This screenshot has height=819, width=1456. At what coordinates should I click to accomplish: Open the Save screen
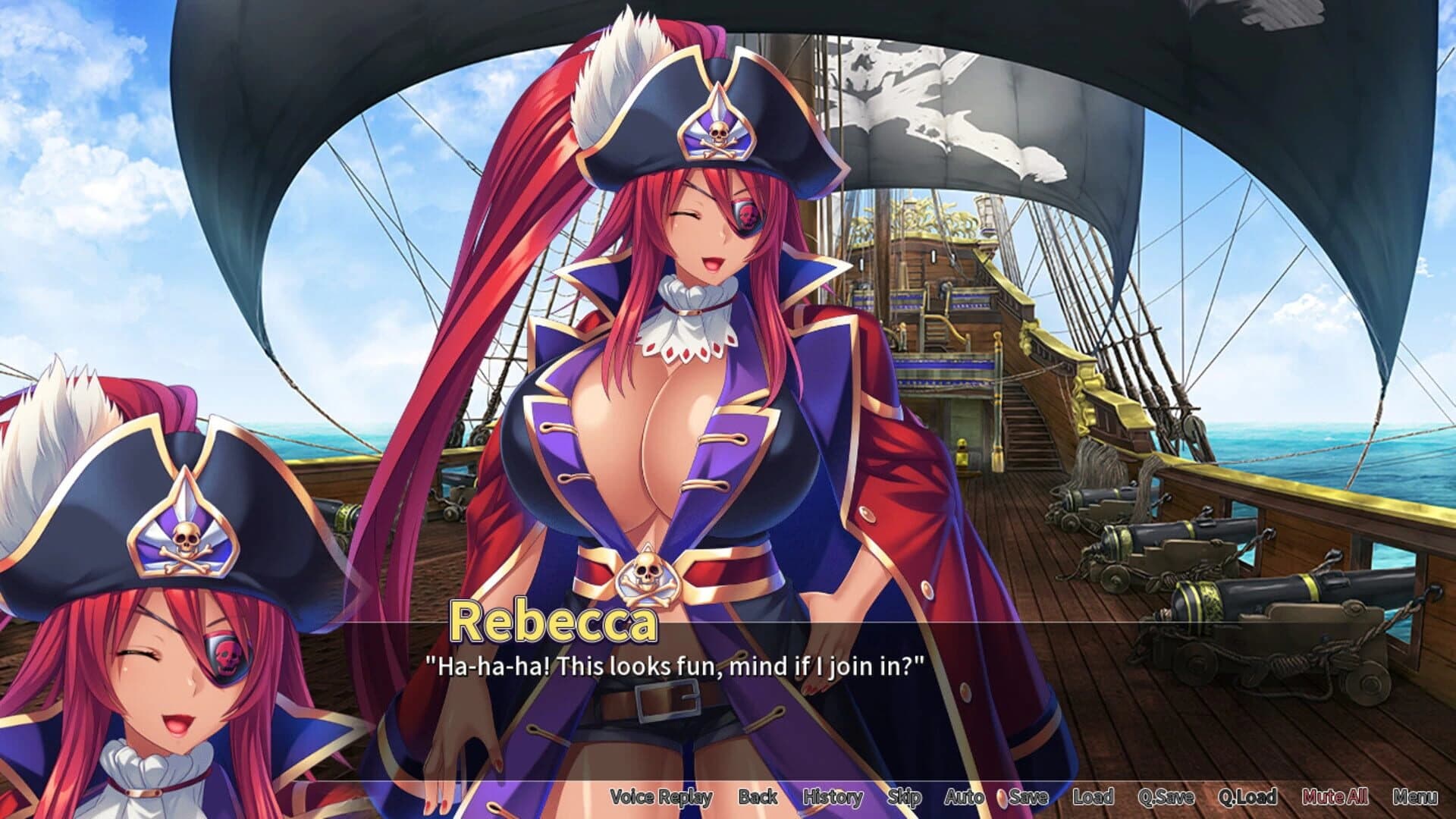tap(1030, 797)
